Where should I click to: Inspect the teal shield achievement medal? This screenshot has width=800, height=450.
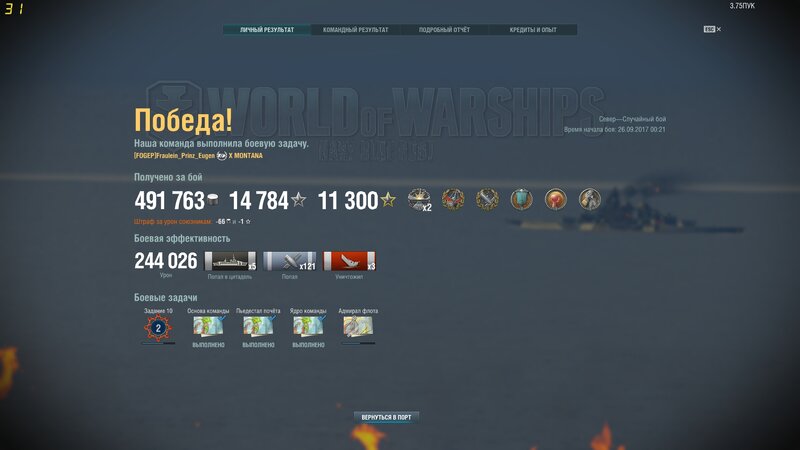click(x=521, y=199)
